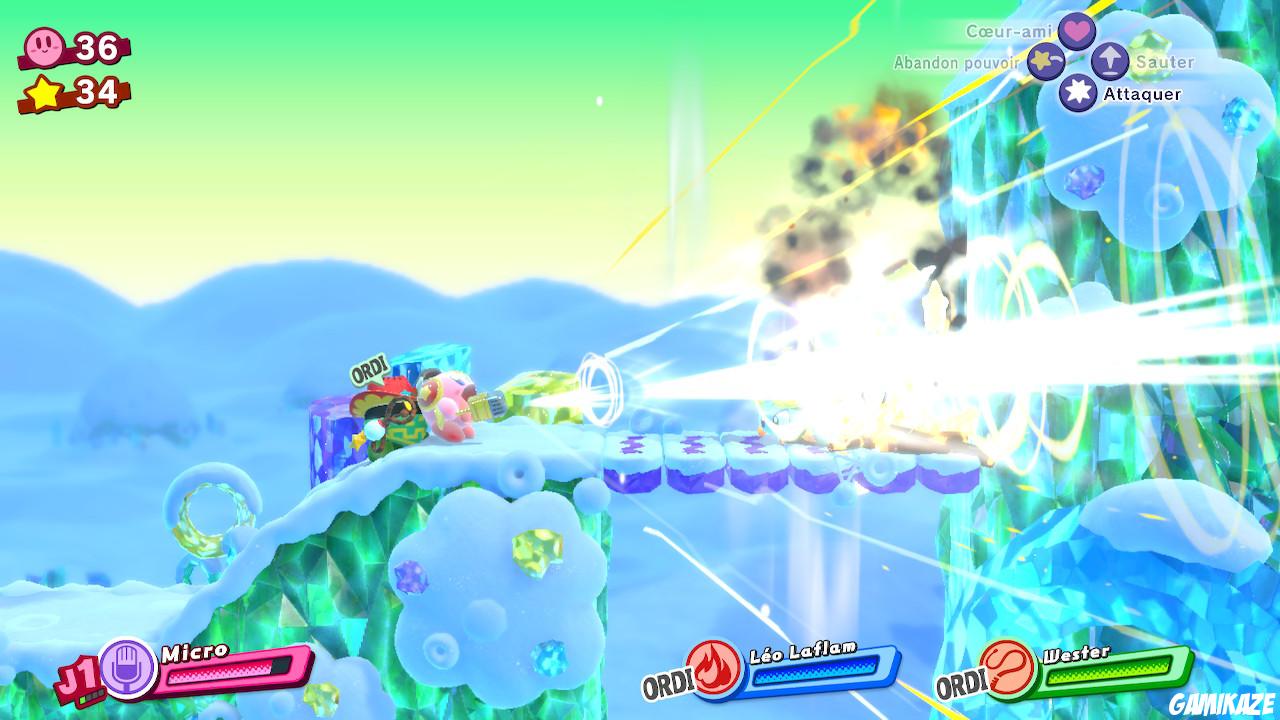1280x720 pixels.
Task: Select the Sauter label text
Action: [1164, 61]
